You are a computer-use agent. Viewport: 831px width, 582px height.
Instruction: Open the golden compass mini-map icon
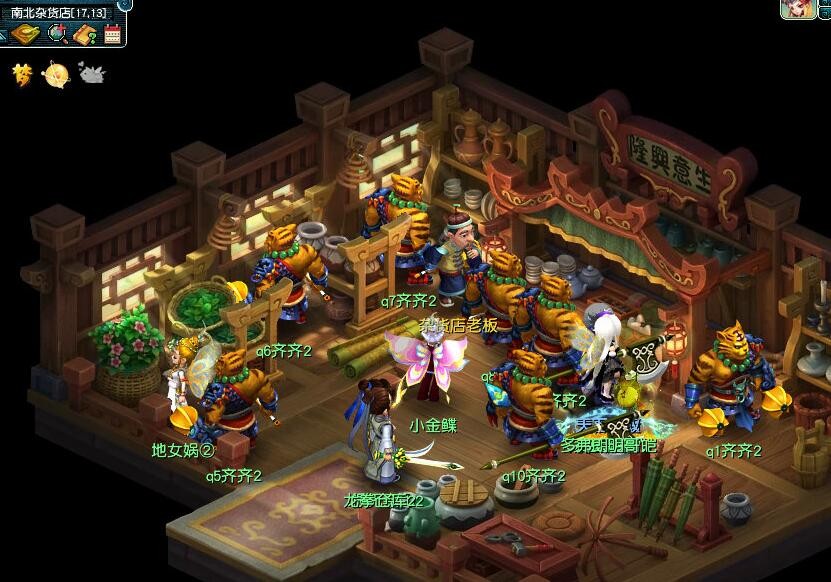point(26,34)
